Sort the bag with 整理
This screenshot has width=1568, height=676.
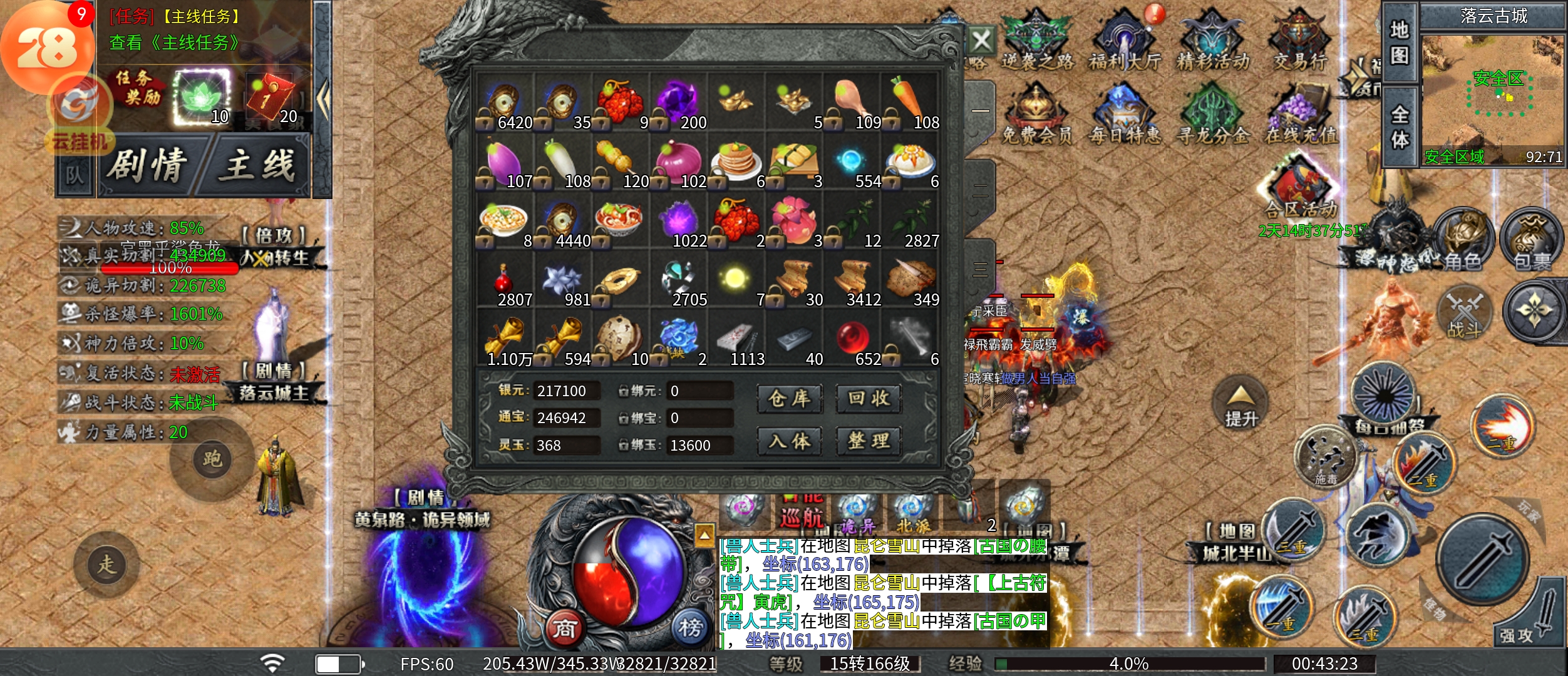[x=869, y=441]
